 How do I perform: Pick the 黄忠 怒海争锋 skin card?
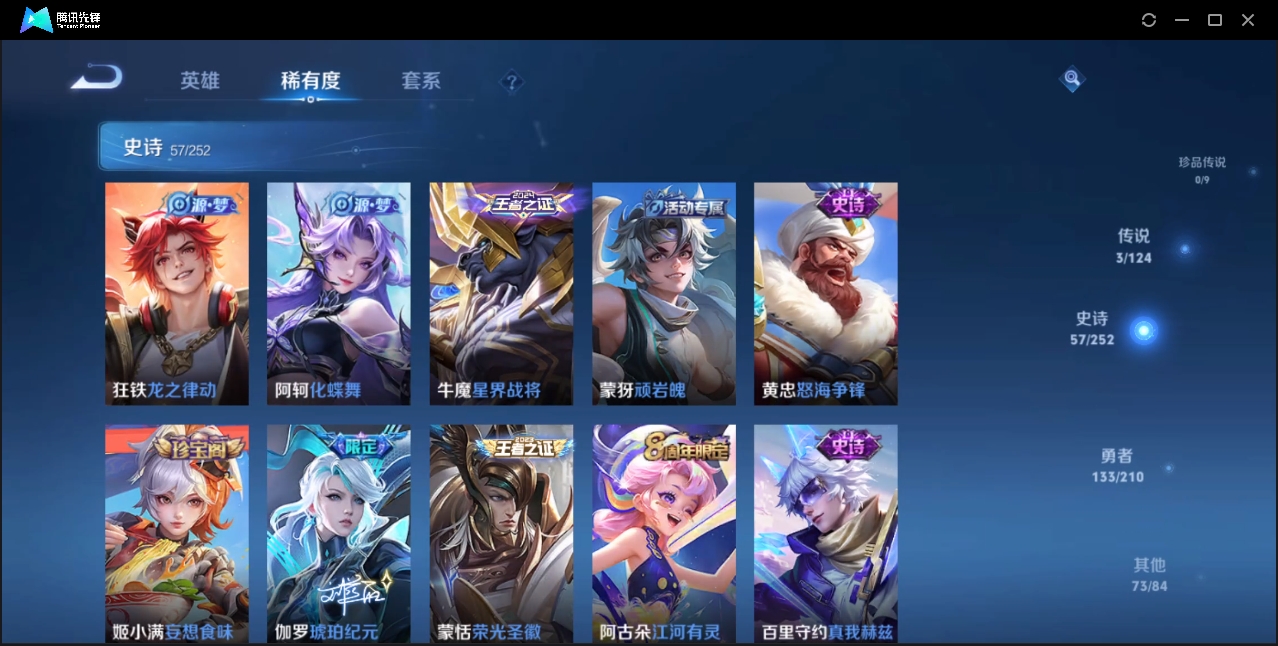click(x=826, y=293)
